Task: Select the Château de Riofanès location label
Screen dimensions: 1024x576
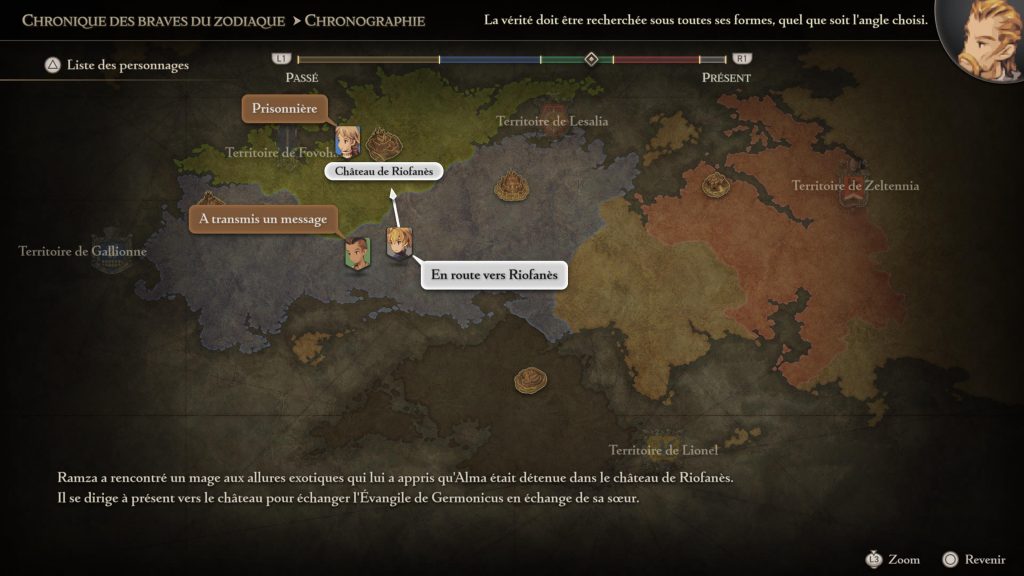Action: (384, 171)
